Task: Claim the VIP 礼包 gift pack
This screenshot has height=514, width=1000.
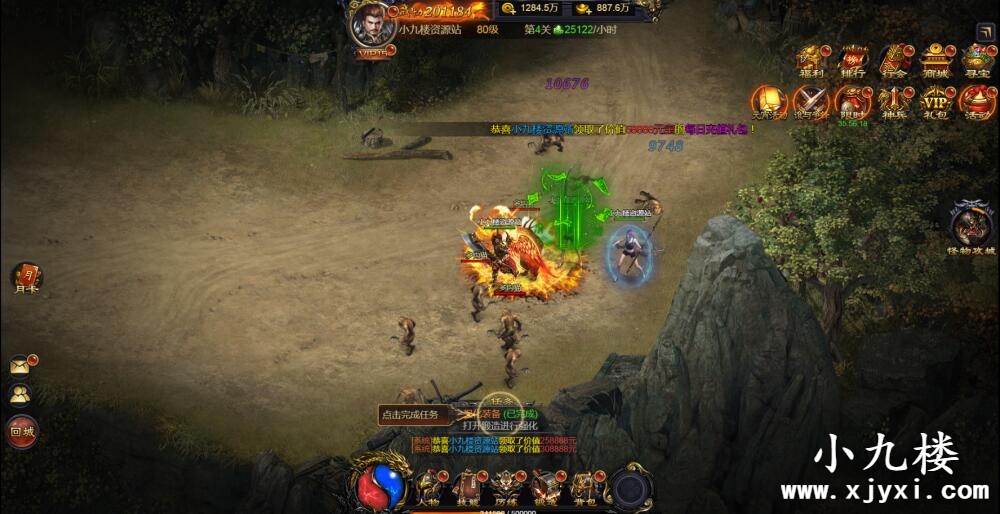Action: click(x=936, y=102)
